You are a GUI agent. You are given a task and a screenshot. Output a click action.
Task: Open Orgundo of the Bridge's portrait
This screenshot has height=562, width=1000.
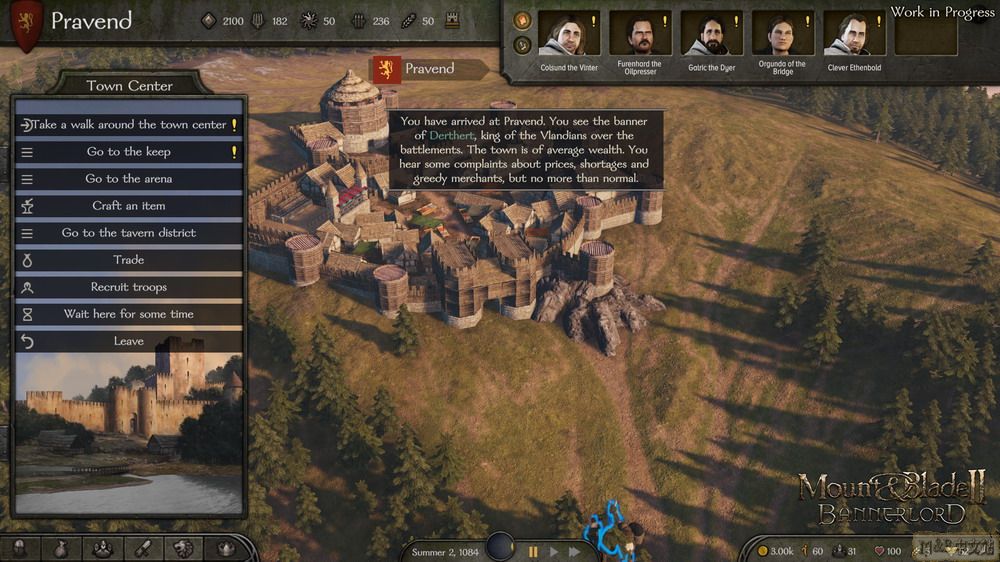(782, 33)
